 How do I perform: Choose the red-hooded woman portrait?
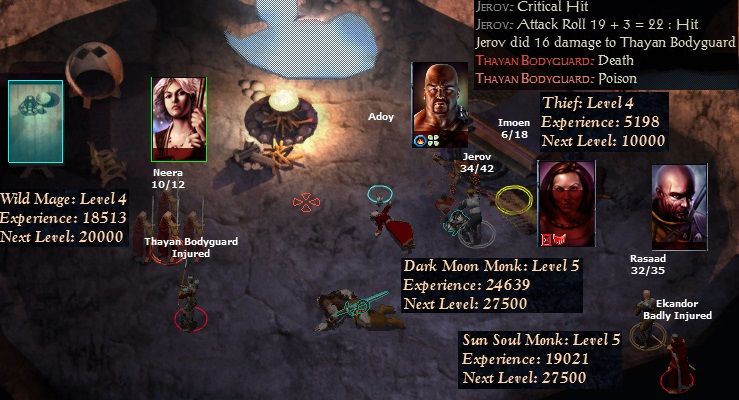pos(567,203)
